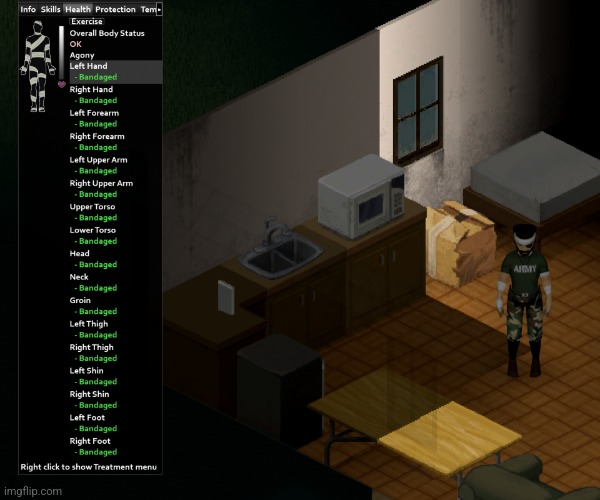This screenshot has width=600, height=500.
Task: Show the Protection tab
Action: coord(115,9)
